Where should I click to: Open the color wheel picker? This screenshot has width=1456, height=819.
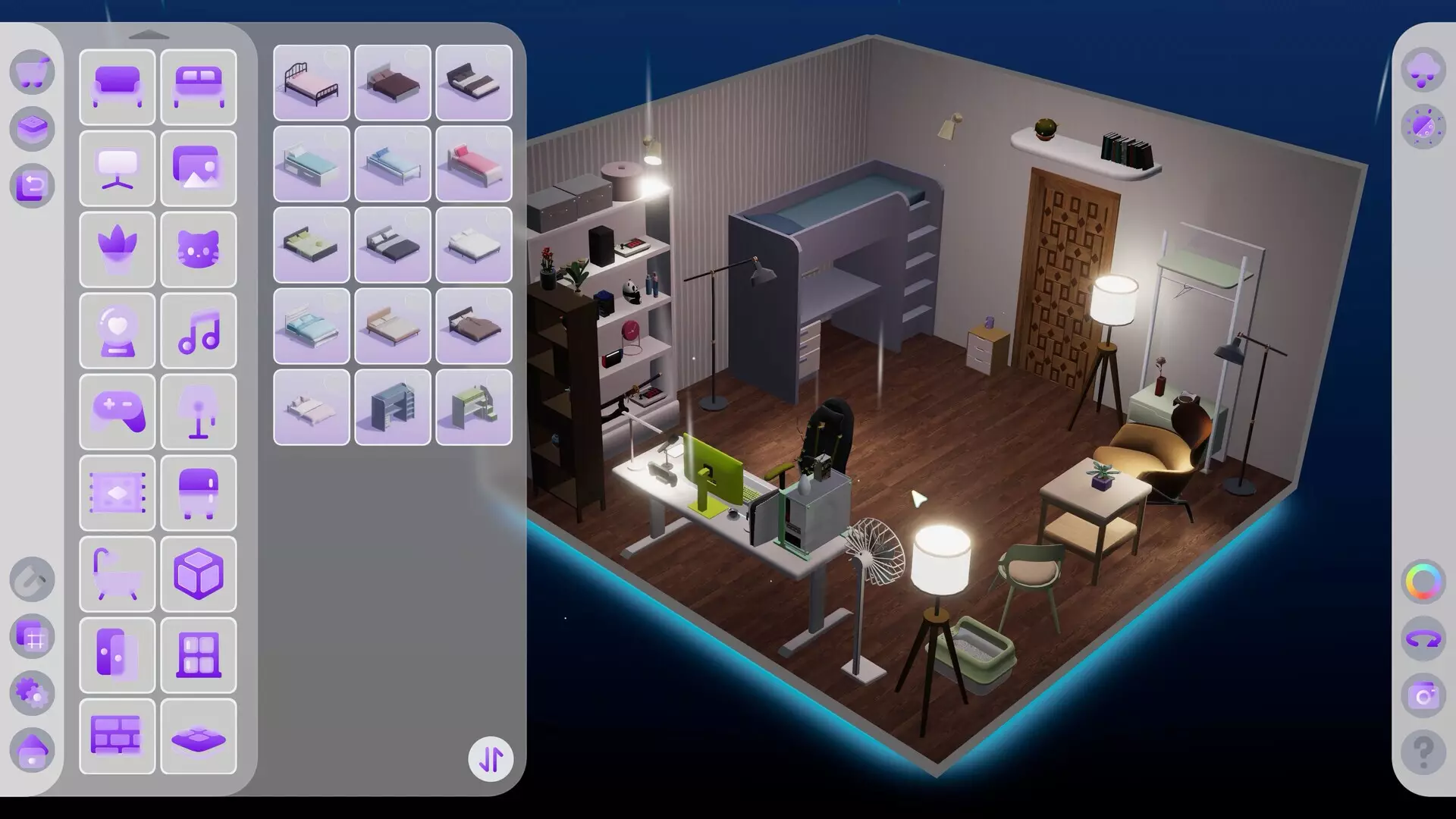[1424, 580]
